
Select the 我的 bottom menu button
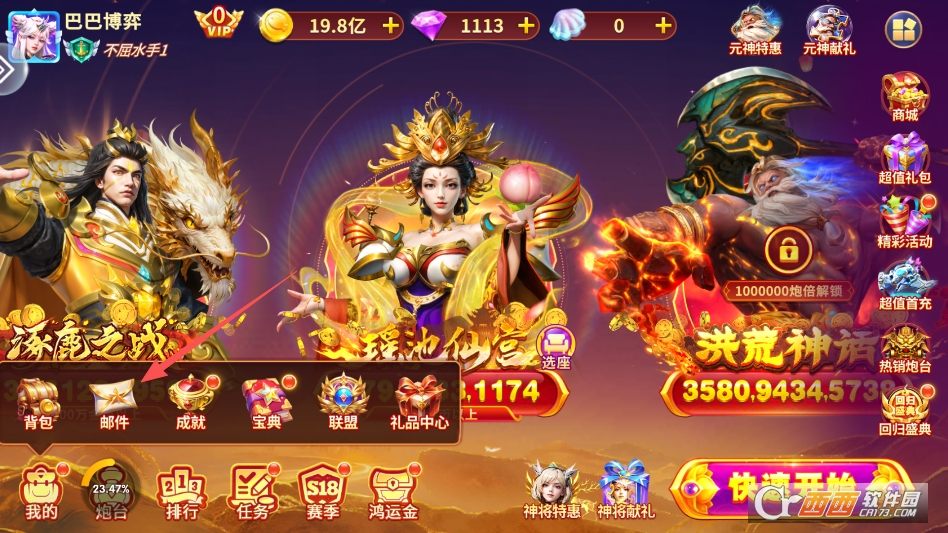41,490
